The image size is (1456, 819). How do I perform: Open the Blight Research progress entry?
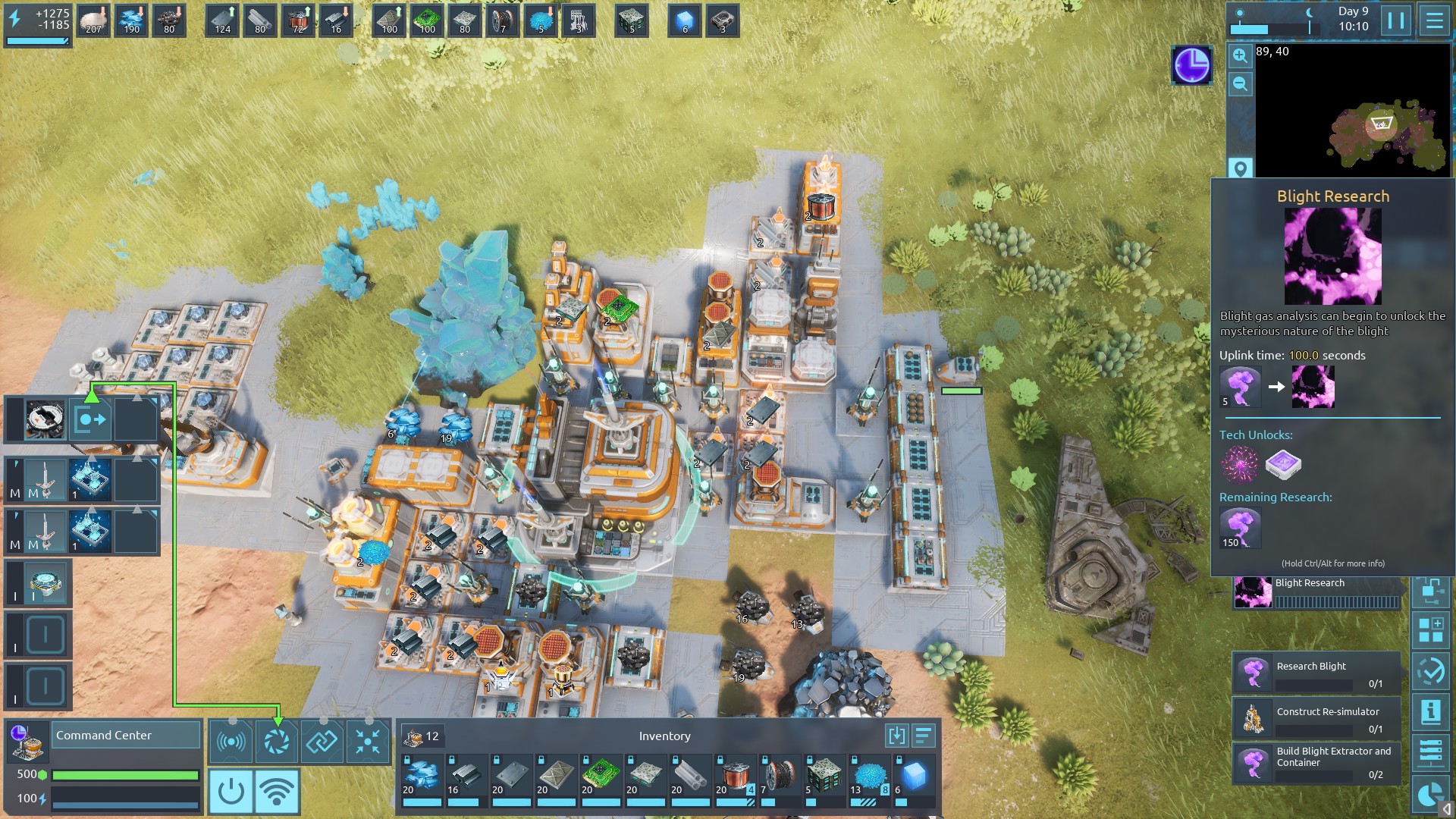pyautogui.click(x=1316, y=592)
